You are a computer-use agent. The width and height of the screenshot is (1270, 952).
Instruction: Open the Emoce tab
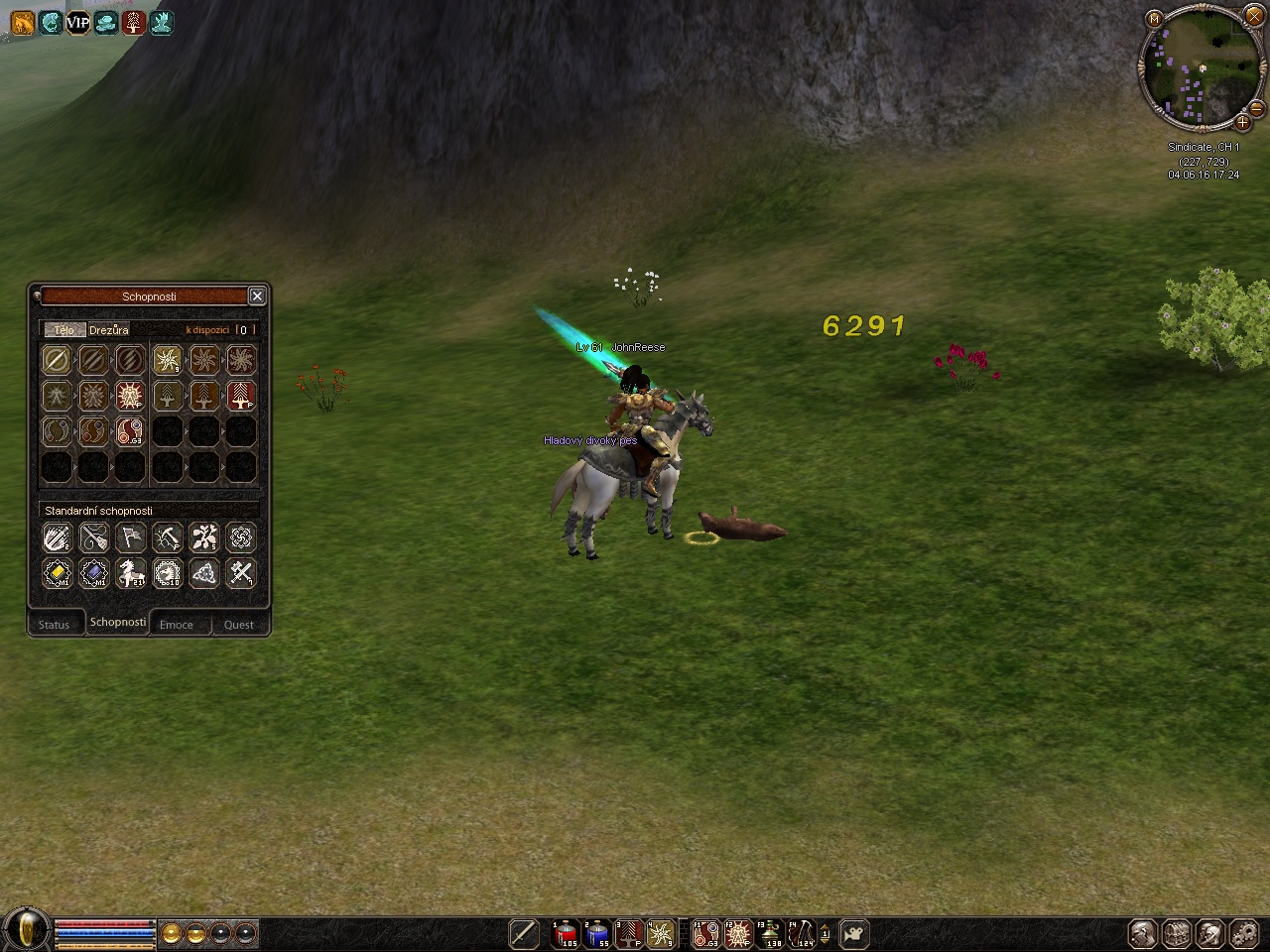(x=177, y=625)
